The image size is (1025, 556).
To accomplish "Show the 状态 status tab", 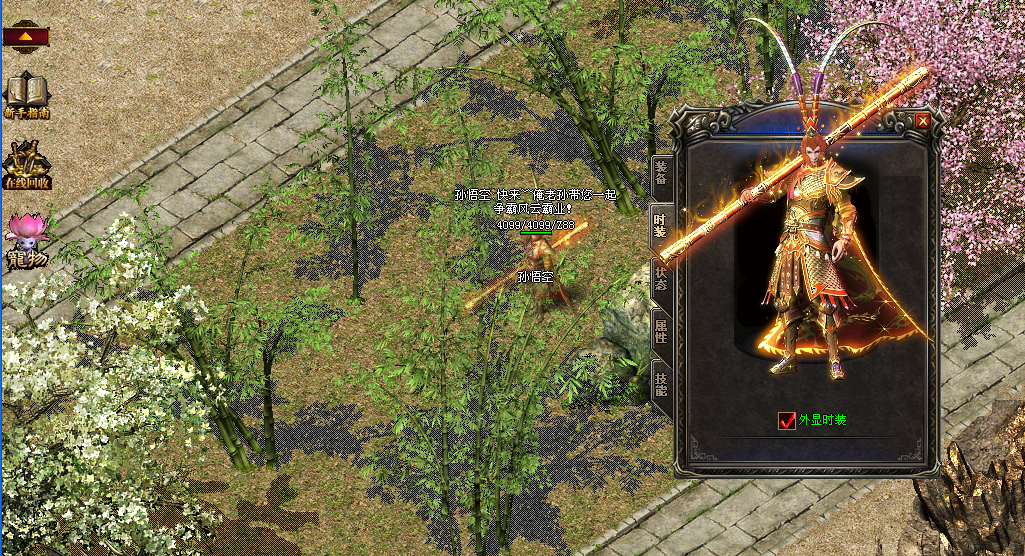I will point(661,278).
